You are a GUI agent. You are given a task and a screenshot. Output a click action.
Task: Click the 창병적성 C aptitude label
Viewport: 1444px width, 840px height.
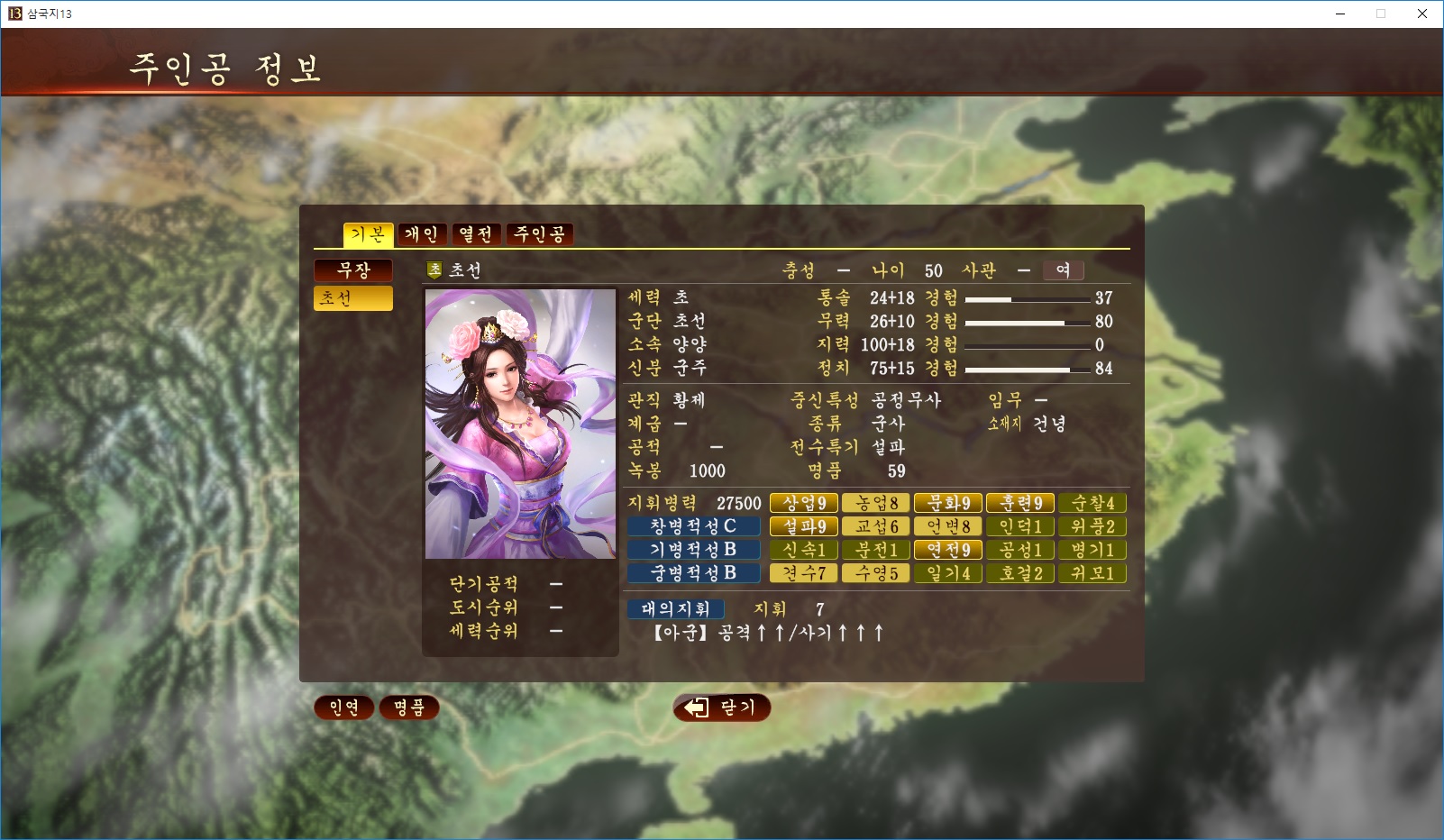click(x=693, y=526)
